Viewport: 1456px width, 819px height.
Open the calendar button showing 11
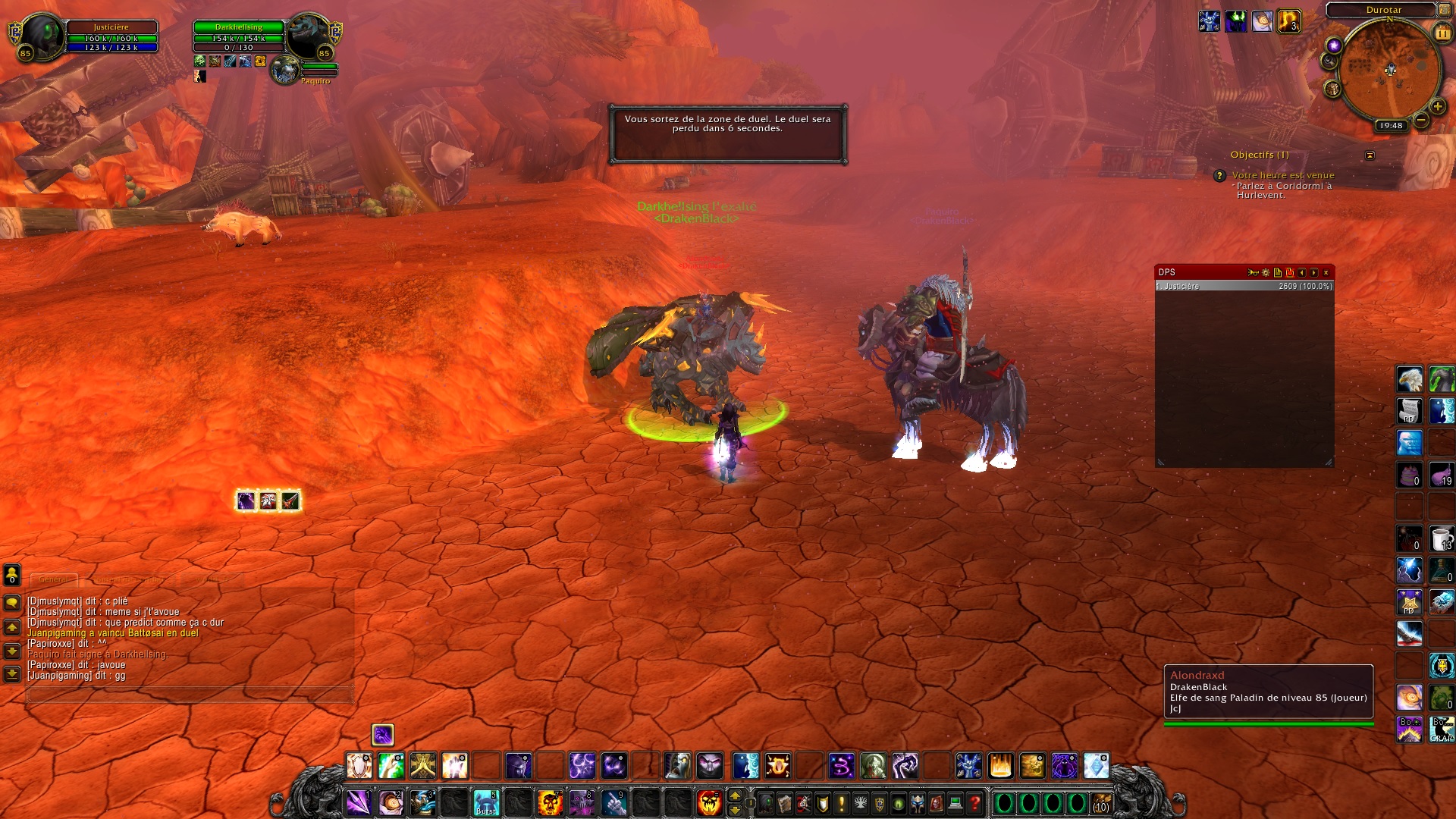click(x=1442, y=33)
